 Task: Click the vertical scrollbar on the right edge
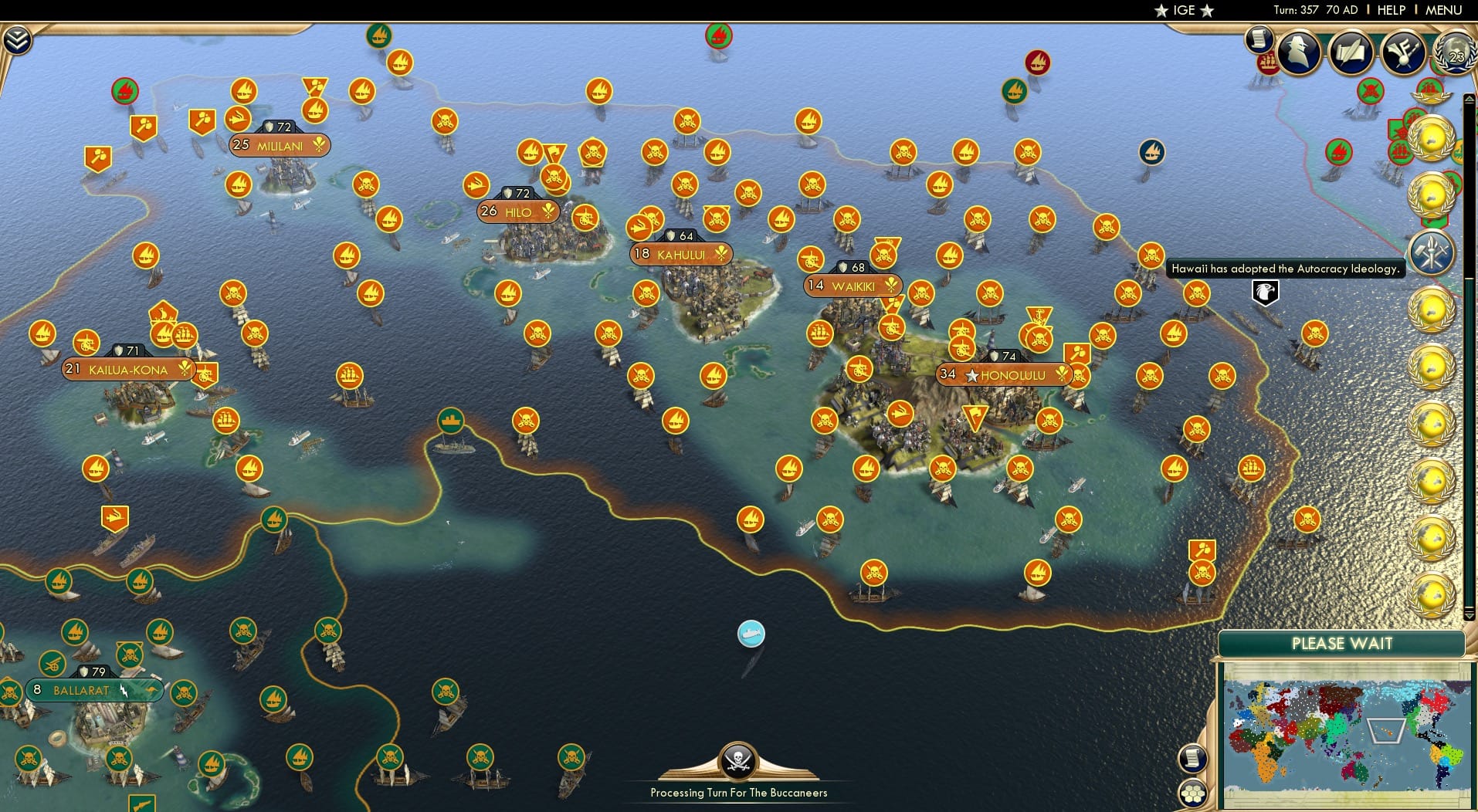[x=1469, y=386]
